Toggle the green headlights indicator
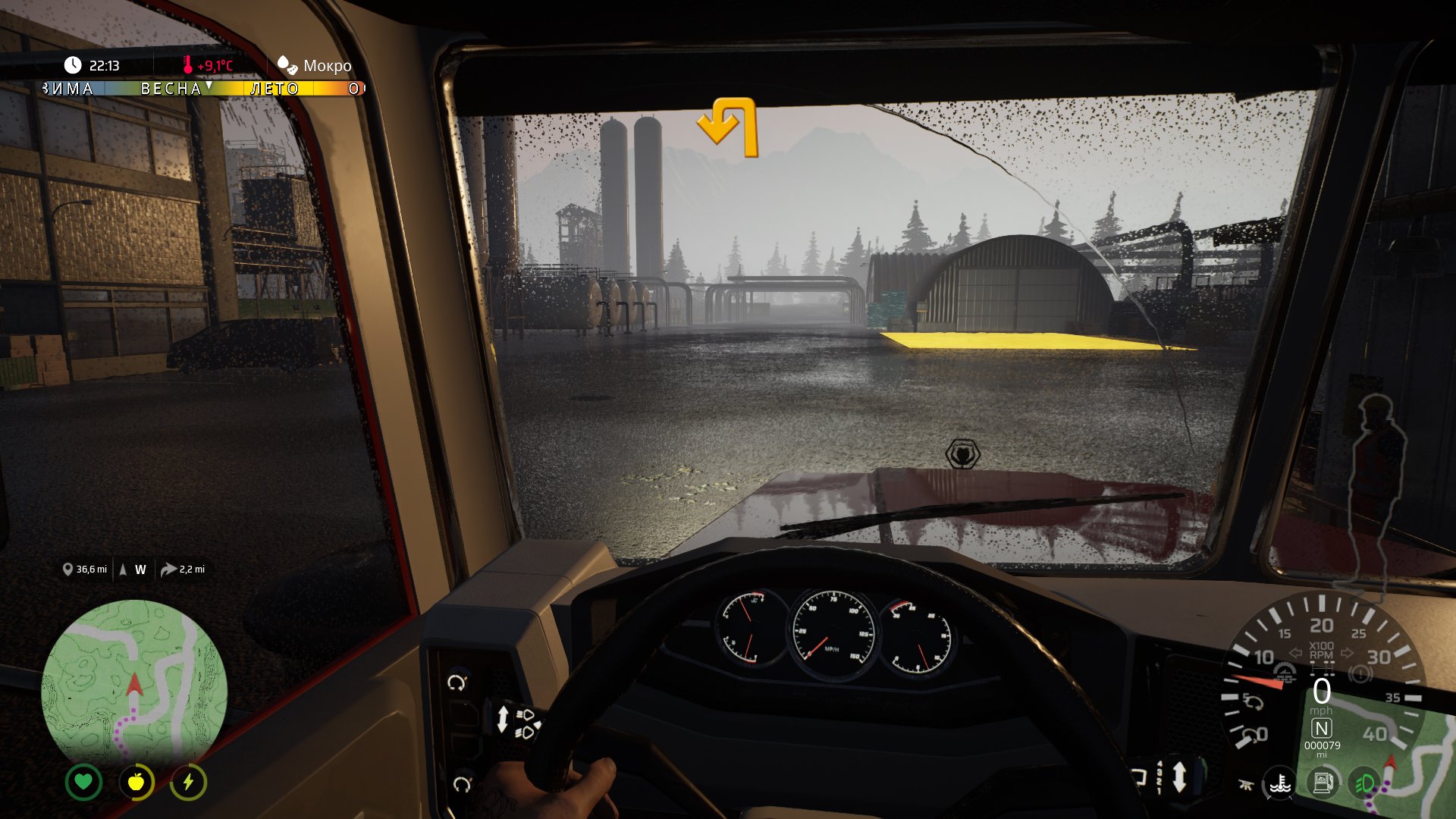The width and height of the screenshot is (1456, 819). pos(1365,783)
